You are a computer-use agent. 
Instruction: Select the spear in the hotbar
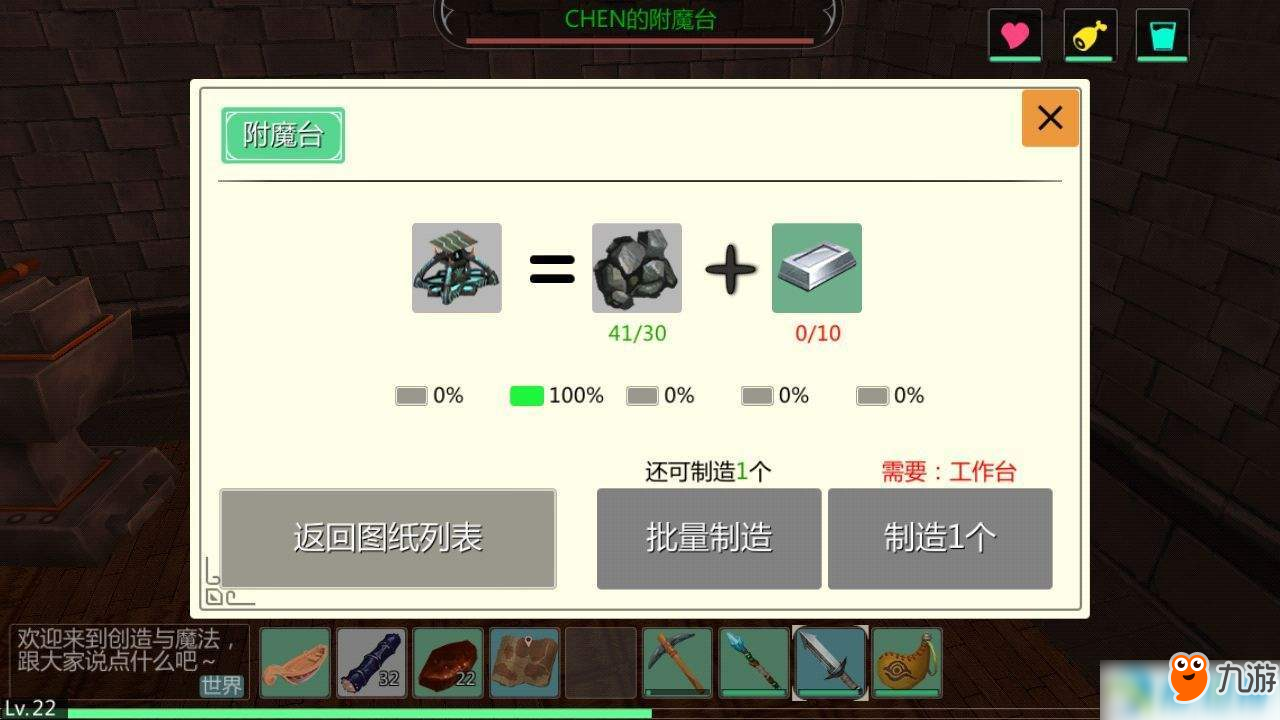752,661
